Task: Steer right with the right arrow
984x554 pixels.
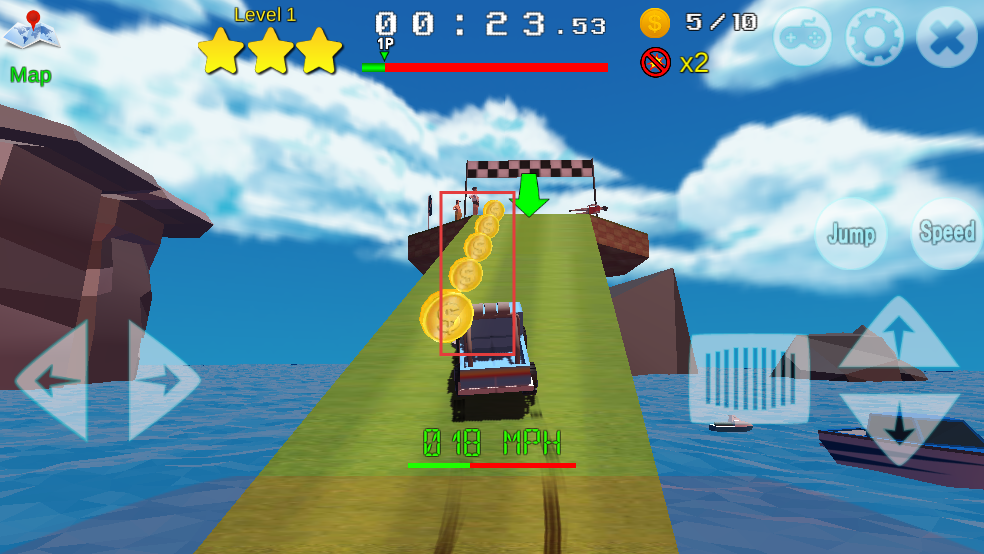Action: [163, 380]
